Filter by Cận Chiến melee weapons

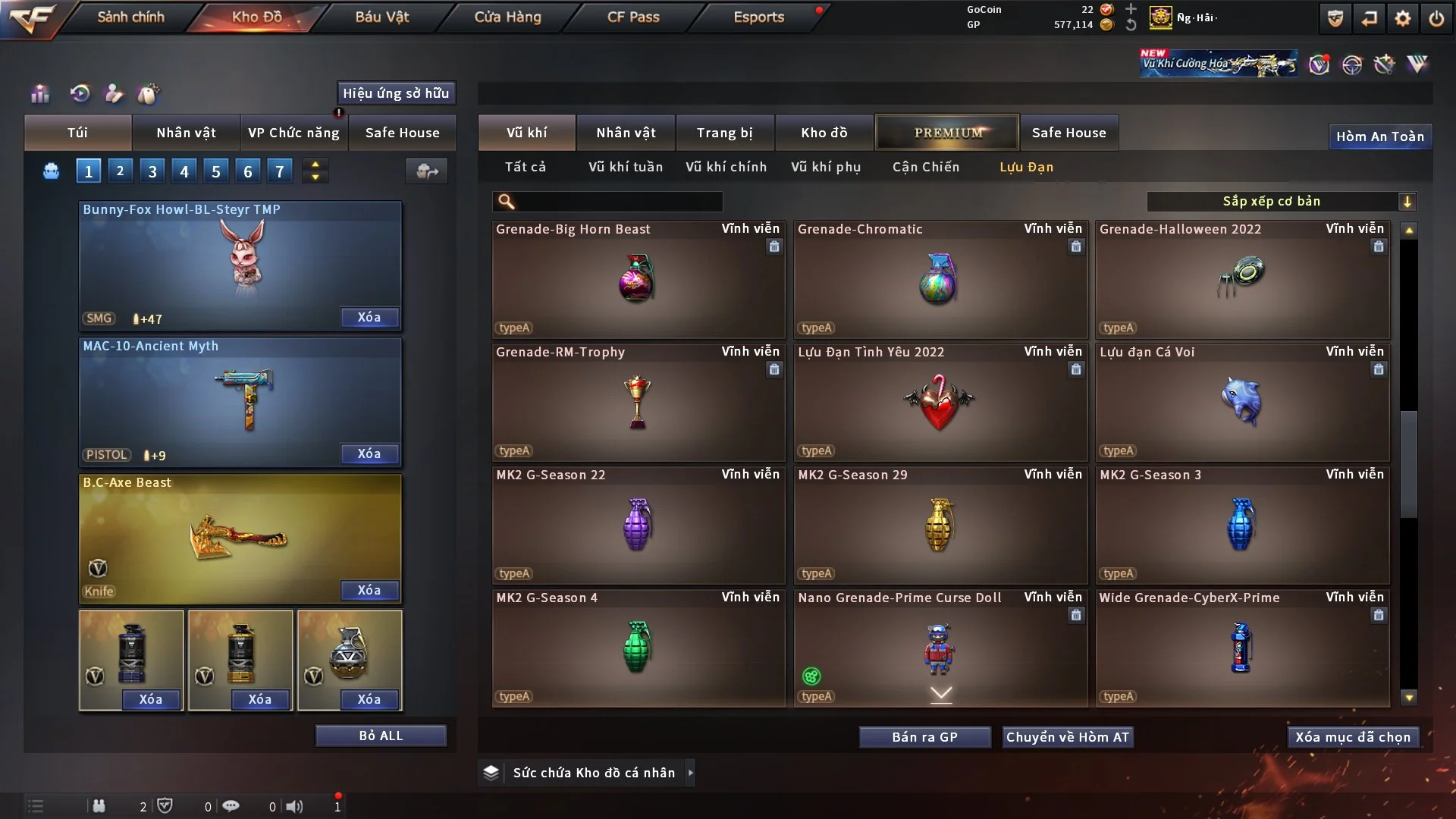(925, 167)
